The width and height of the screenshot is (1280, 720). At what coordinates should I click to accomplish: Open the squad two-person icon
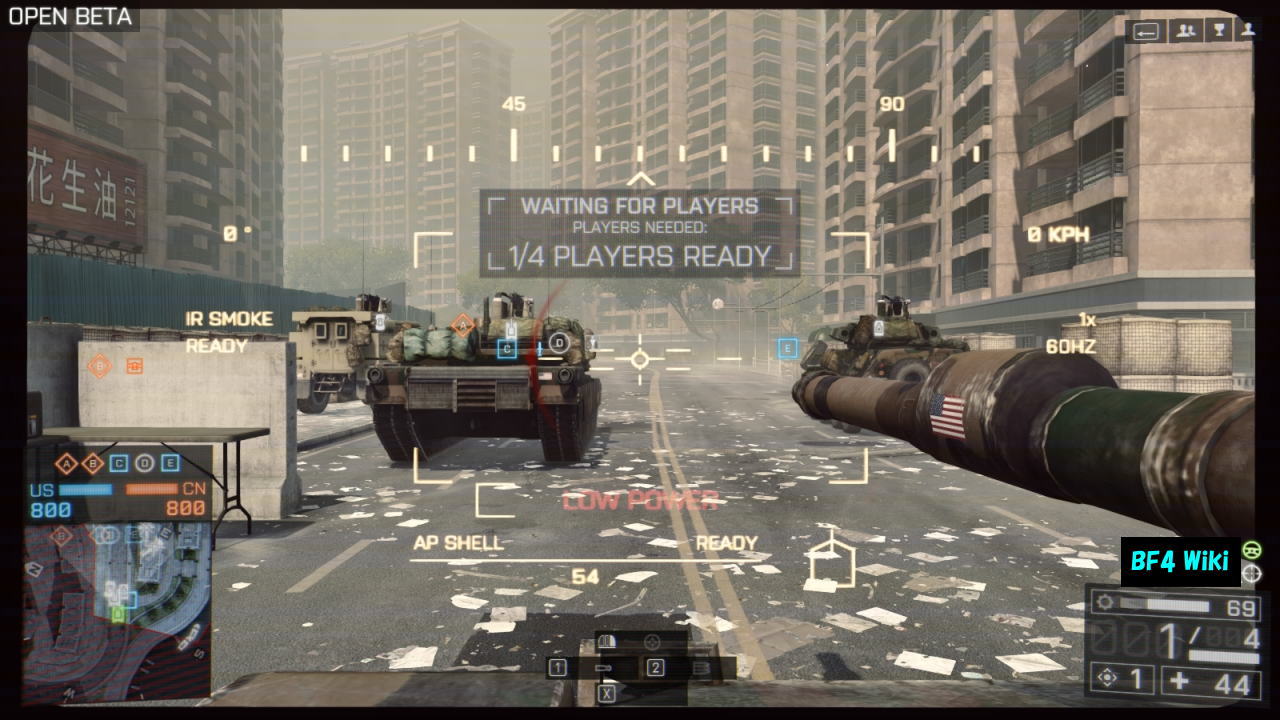click(1186, 31)
